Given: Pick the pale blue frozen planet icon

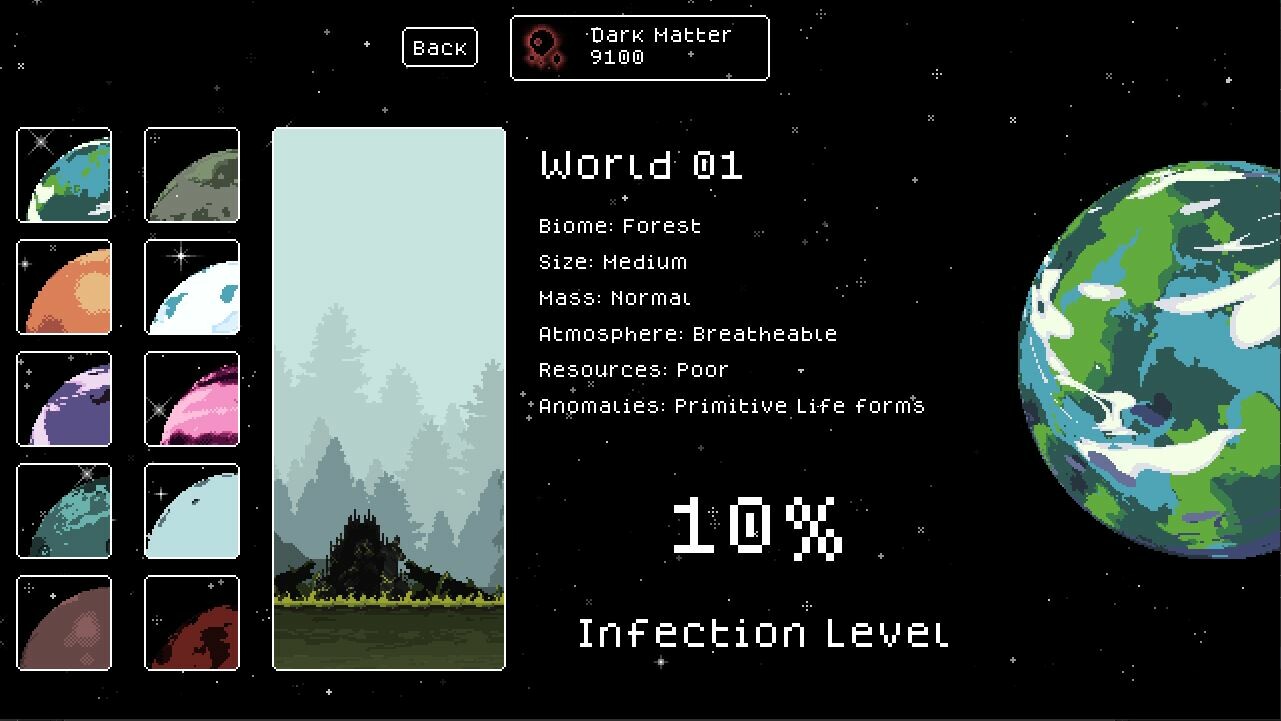Looking at the screenshot, I should 191,512.
